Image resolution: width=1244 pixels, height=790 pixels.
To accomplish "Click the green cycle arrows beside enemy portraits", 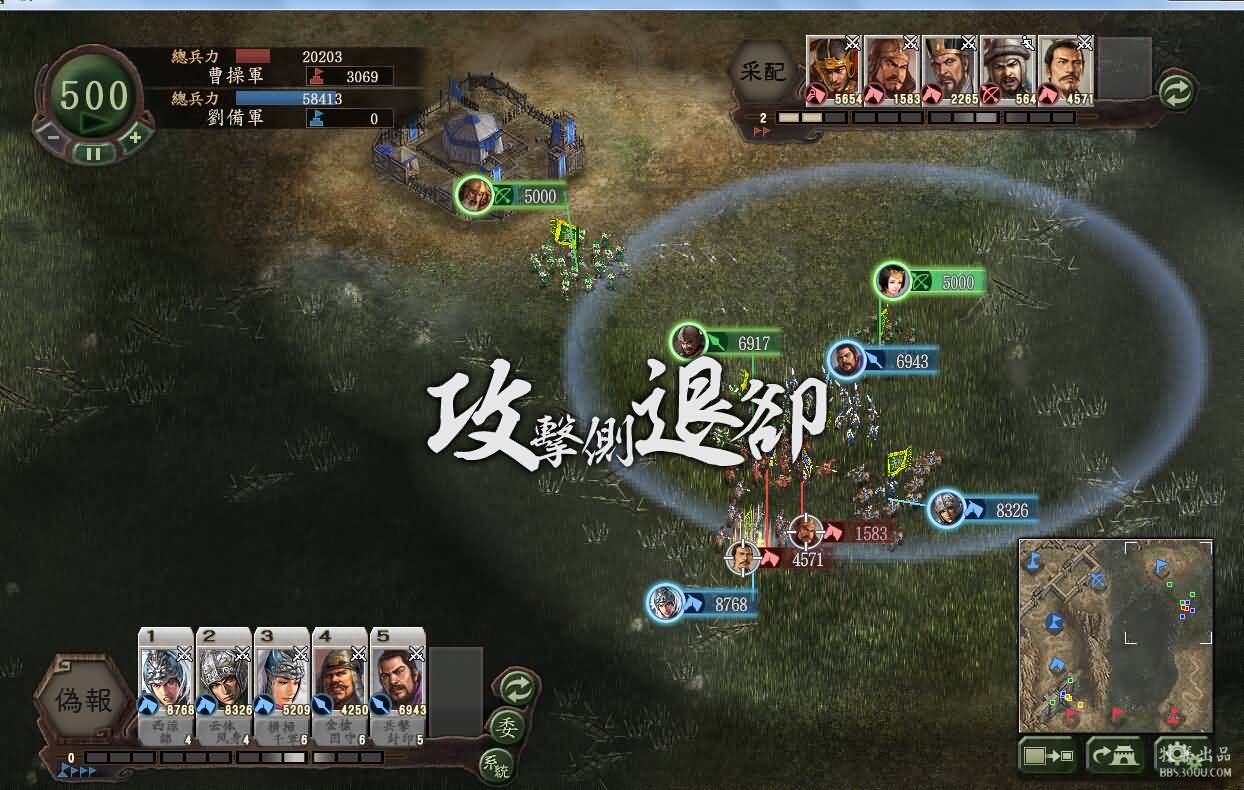I will [1178, 92].
